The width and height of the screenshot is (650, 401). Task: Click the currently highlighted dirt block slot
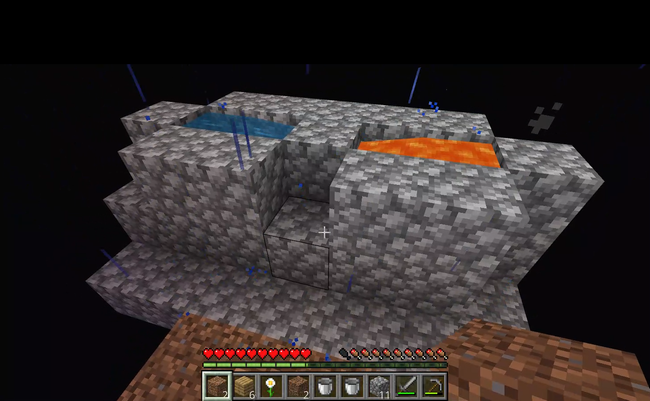coord(217,385)
